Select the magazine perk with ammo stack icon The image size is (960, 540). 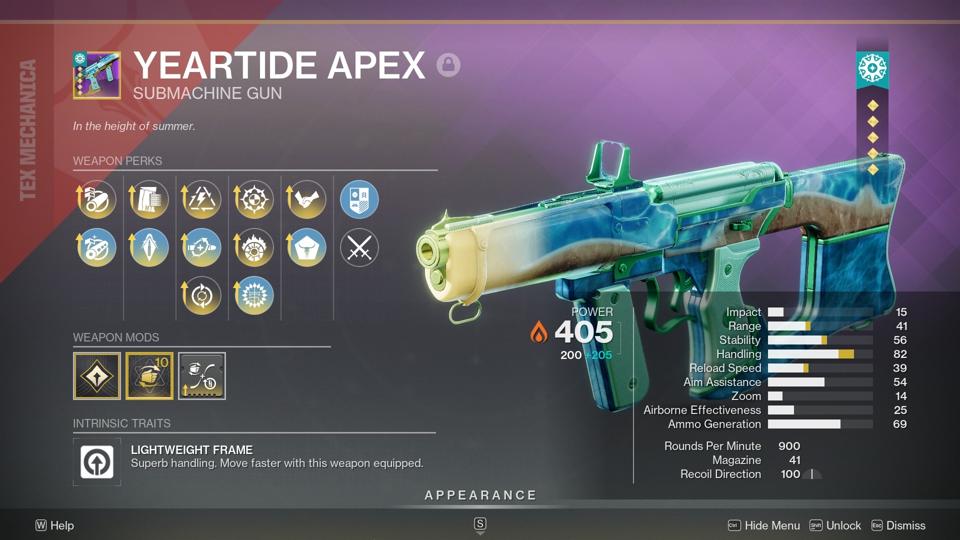point(149,200)
